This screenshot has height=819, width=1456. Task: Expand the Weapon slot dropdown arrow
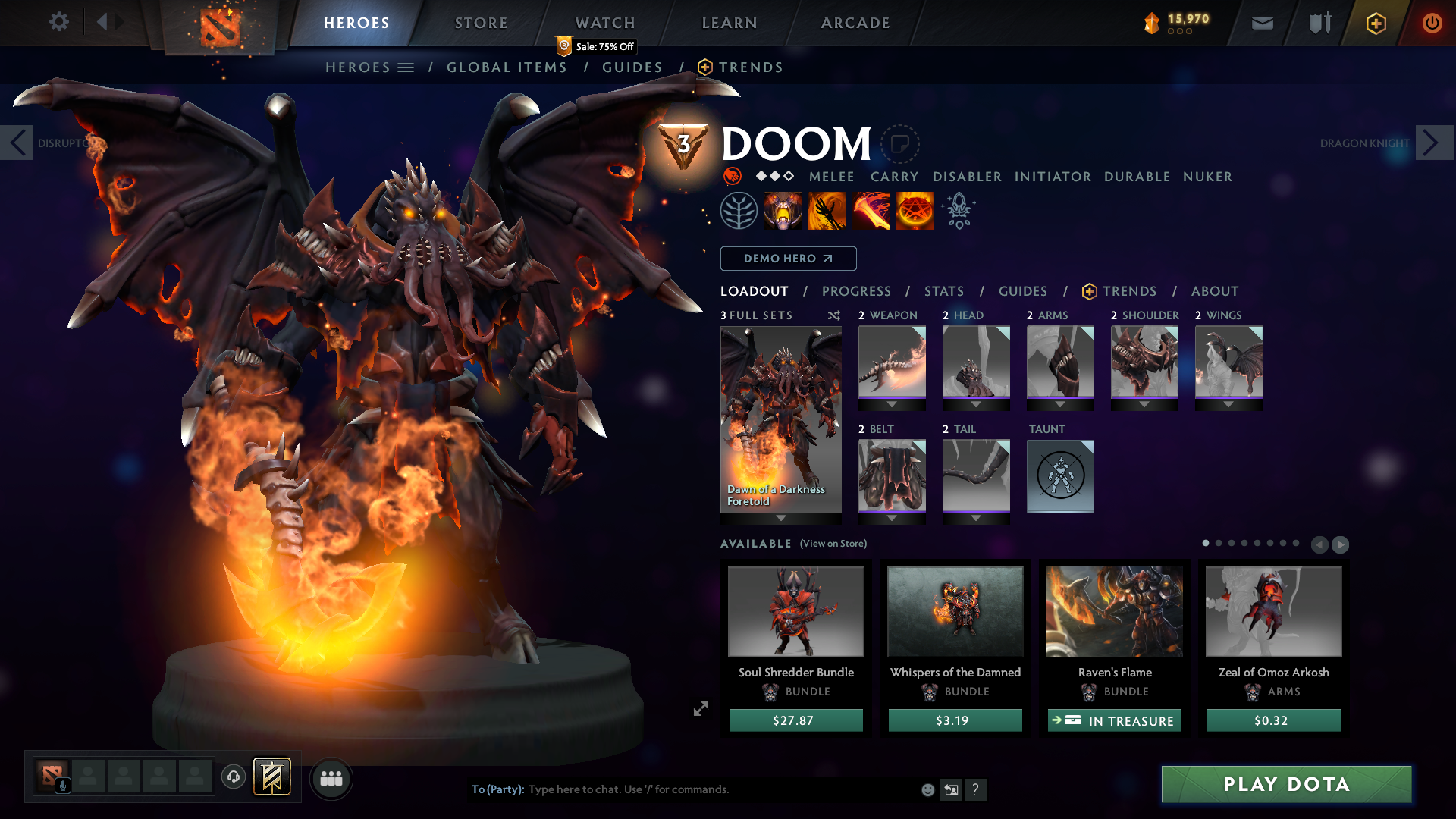[x=892, y=404]
